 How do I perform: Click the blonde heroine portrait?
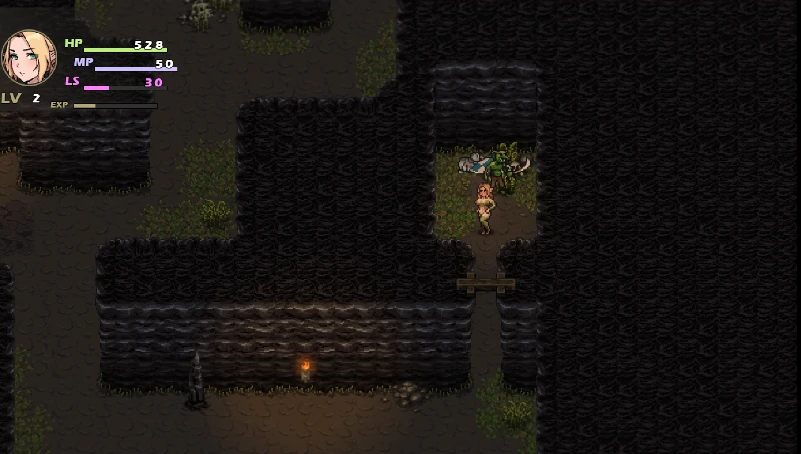pyautogui.click(x=28, y=57)
